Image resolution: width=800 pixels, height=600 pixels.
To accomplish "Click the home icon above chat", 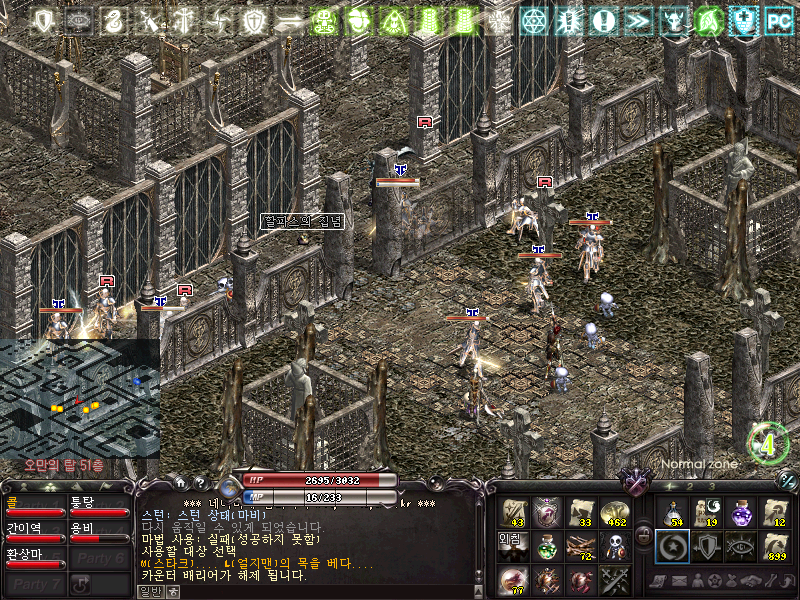I will (x=179, y=481).
